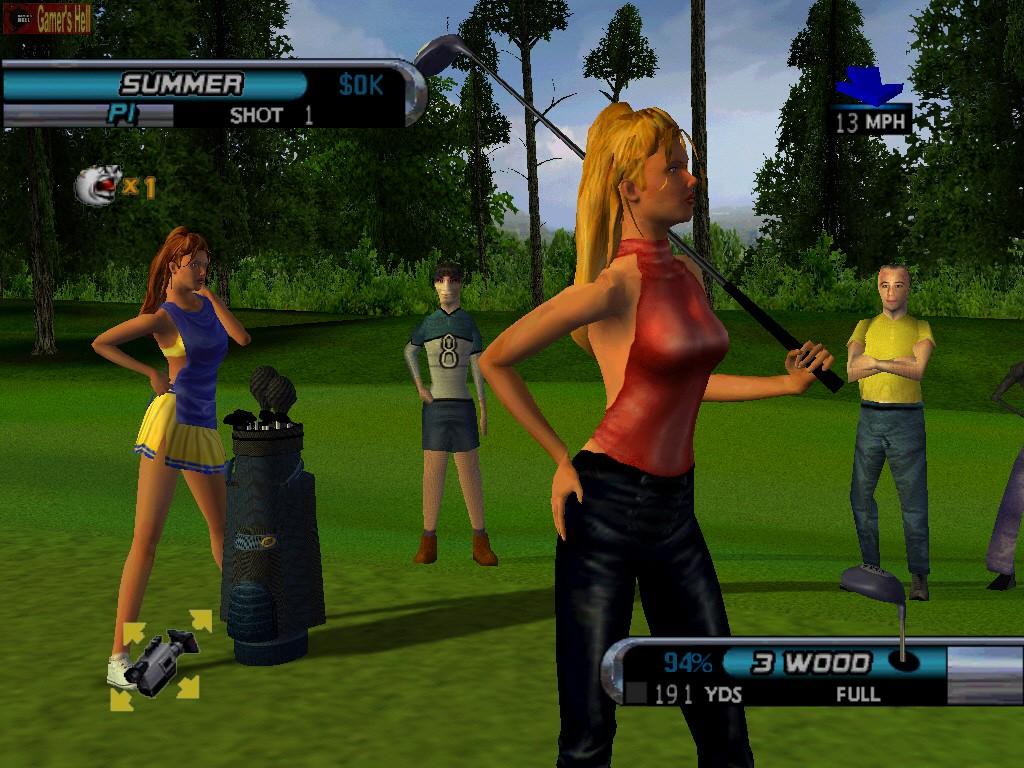Click the golf ball mascot icon
Viewport: 1024px width, 768px height.
98,185
